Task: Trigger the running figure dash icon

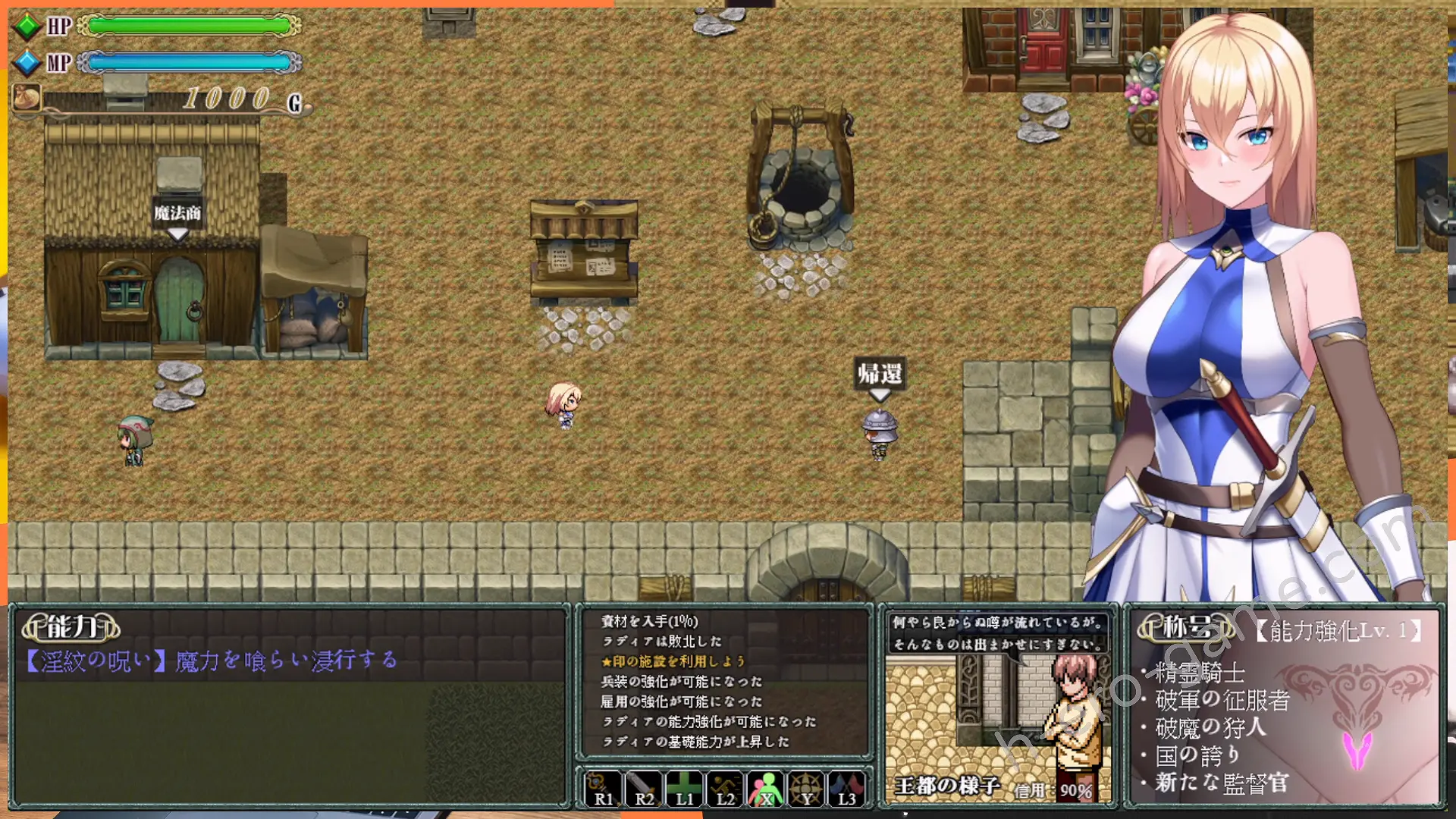Action: [725, 789]
